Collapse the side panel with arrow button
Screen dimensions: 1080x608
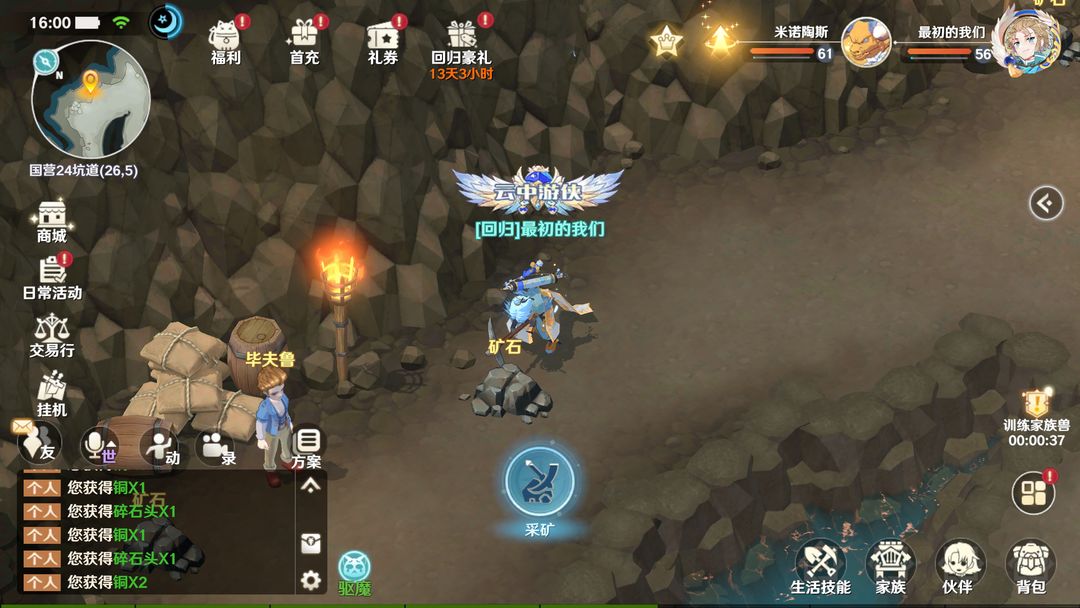pos(1045,203)
